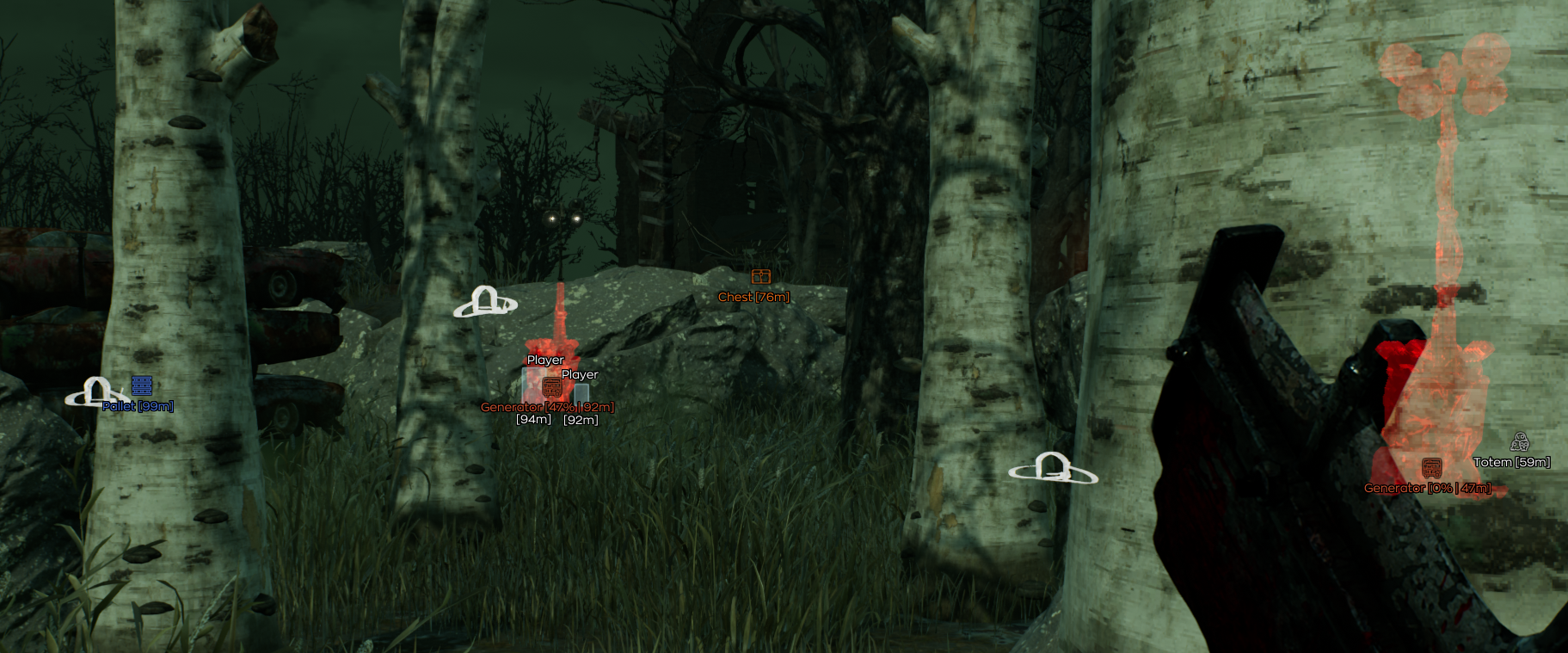Select the Generator marker showing 0%
The width and height of the screenshot is (1568, 653).
point(1431,469)
